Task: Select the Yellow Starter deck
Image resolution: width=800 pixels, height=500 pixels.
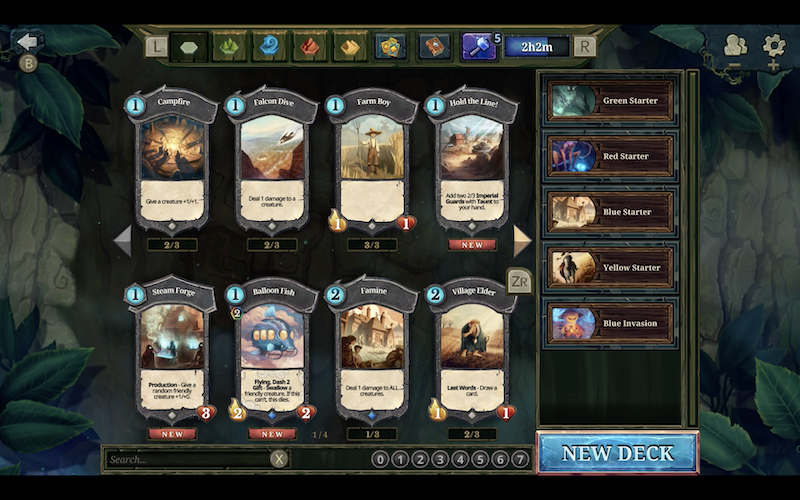Action: (x=610, y=268)
